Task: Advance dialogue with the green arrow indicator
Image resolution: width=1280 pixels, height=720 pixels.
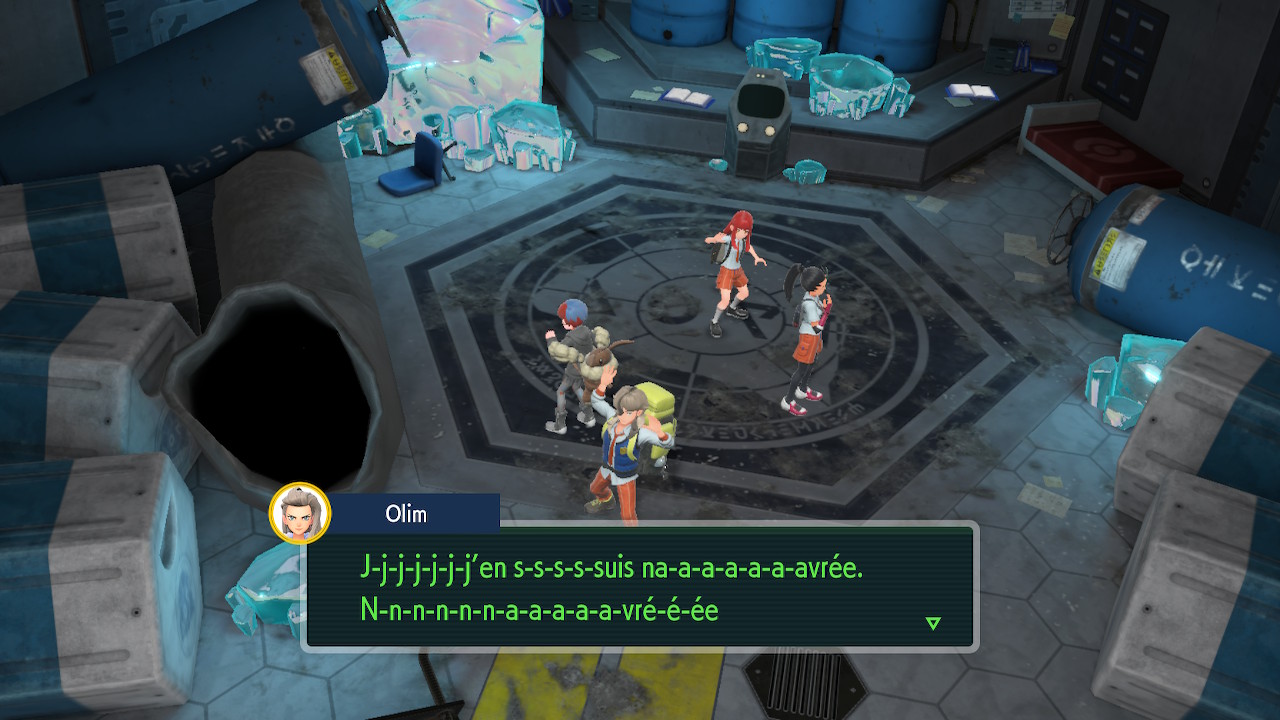Action: click(932, 623)
